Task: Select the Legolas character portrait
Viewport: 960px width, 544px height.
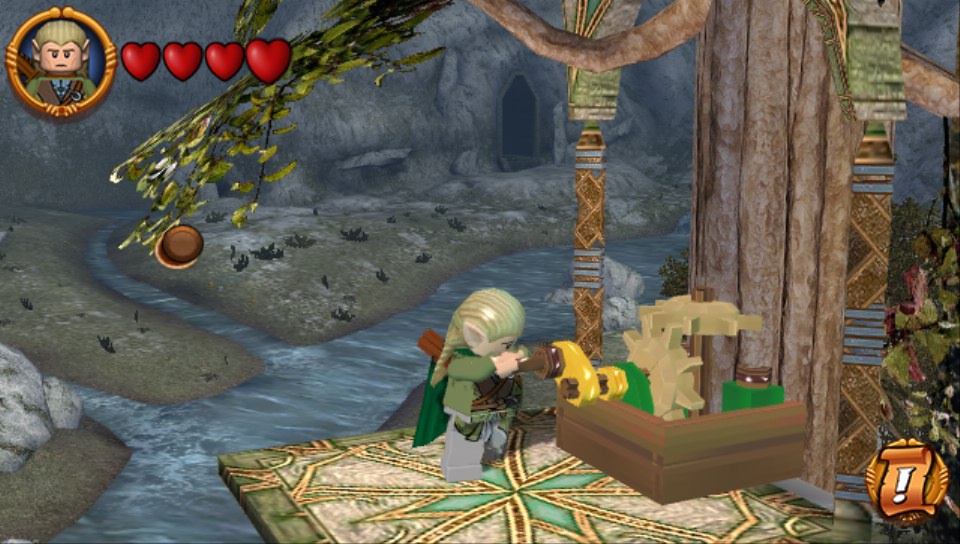Action: (x=61, y=62)
